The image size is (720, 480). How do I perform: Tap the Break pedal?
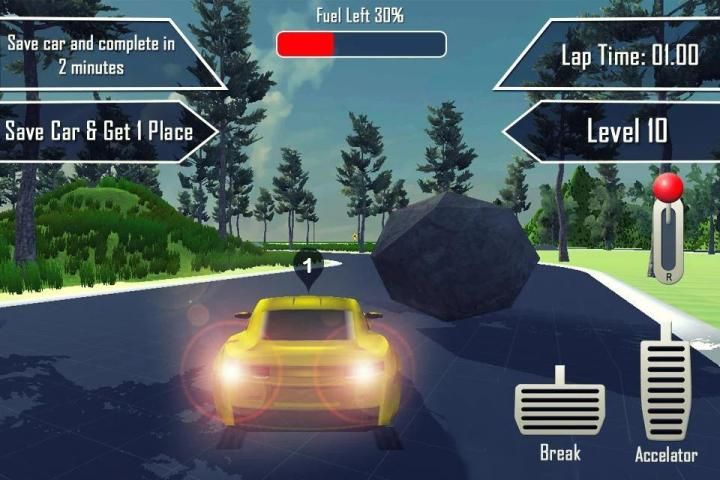pyautogui.click(x=559, y=407)
